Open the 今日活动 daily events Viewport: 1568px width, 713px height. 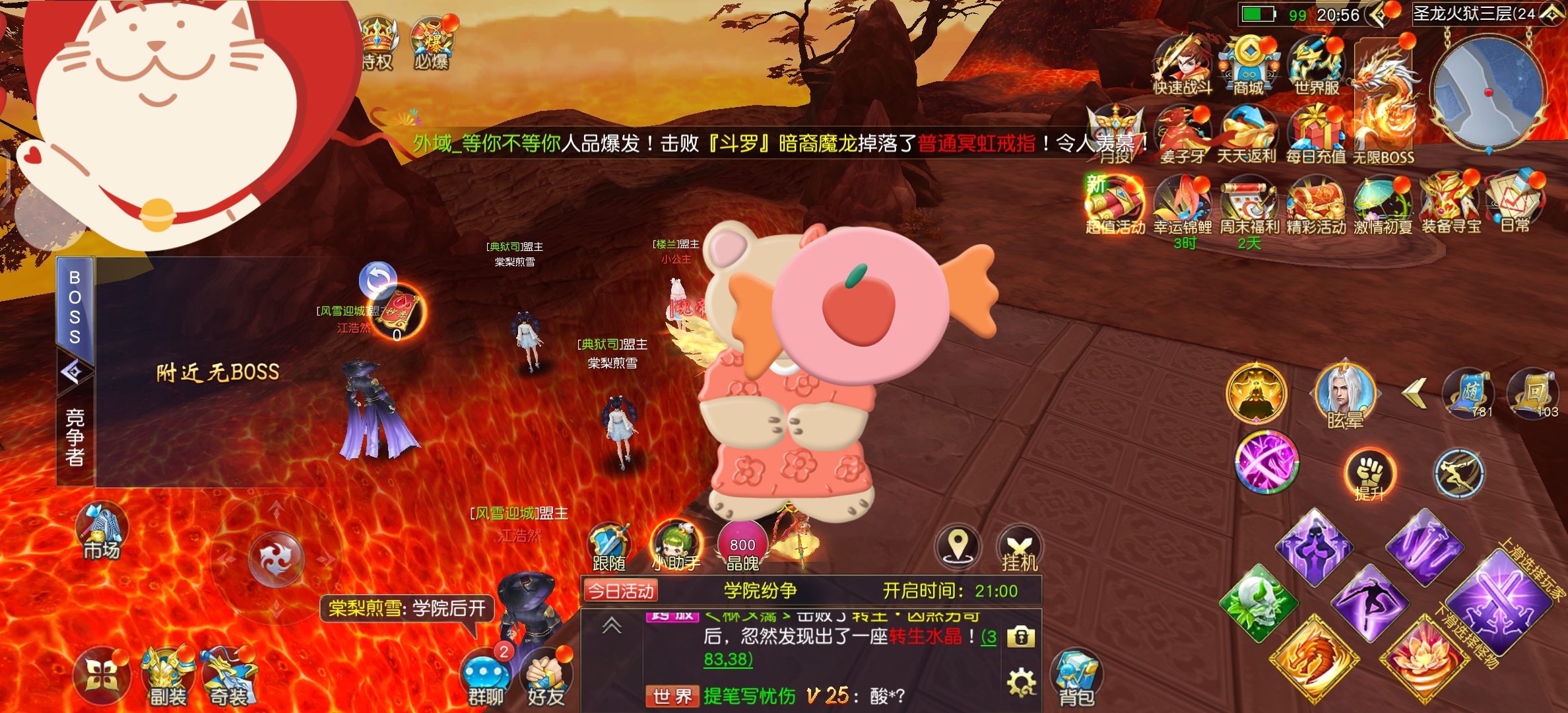point(620,591)
